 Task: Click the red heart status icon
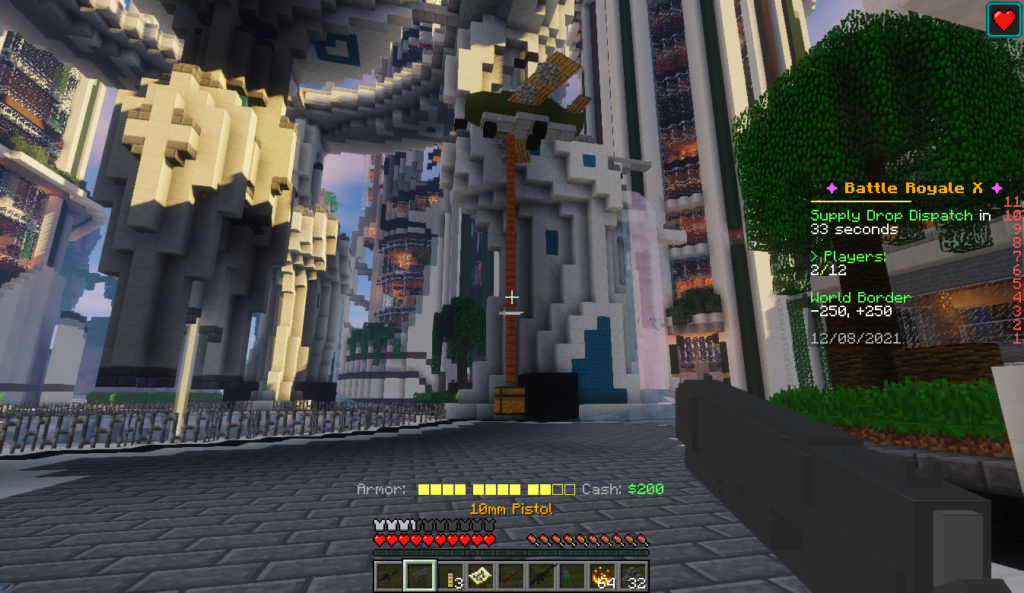click(1004, 20)
